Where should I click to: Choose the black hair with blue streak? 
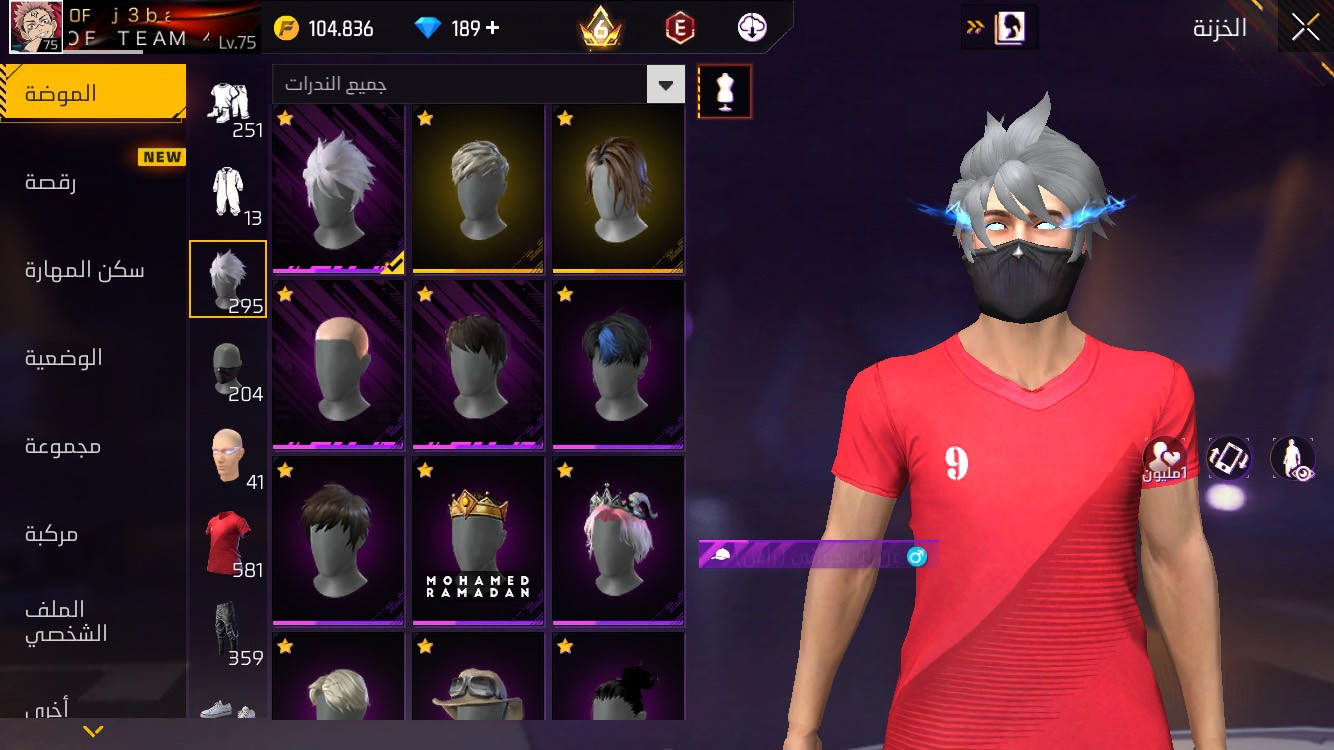[x=618, y=364]
